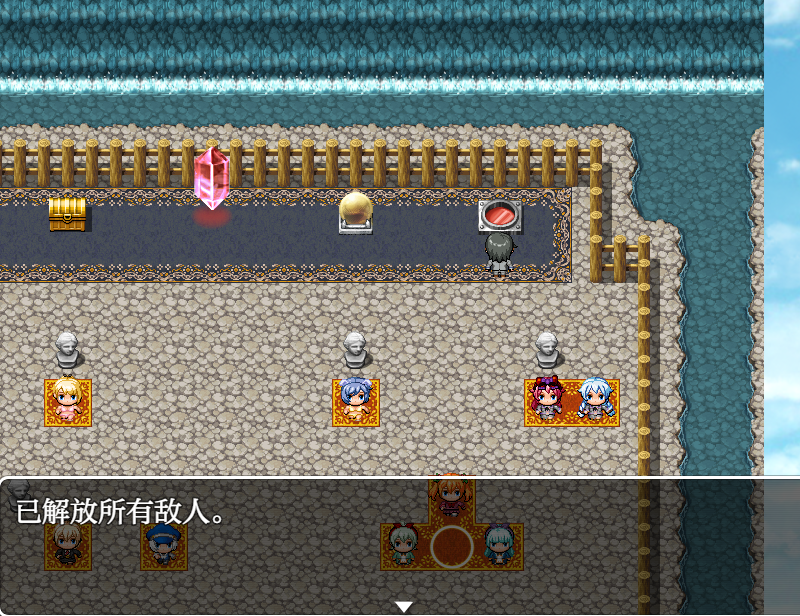Click the dialogue continue arrow
The height and width of the screenshot is (616, 800).
[x=403, y=606]
